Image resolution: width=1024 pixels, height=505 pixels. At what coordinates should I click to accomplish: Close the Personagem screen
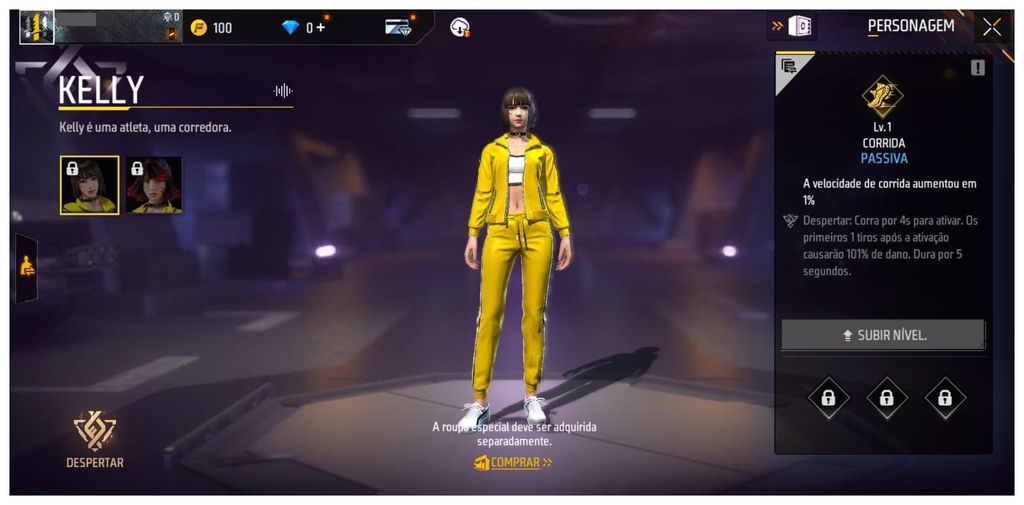[x=991, y=27]
